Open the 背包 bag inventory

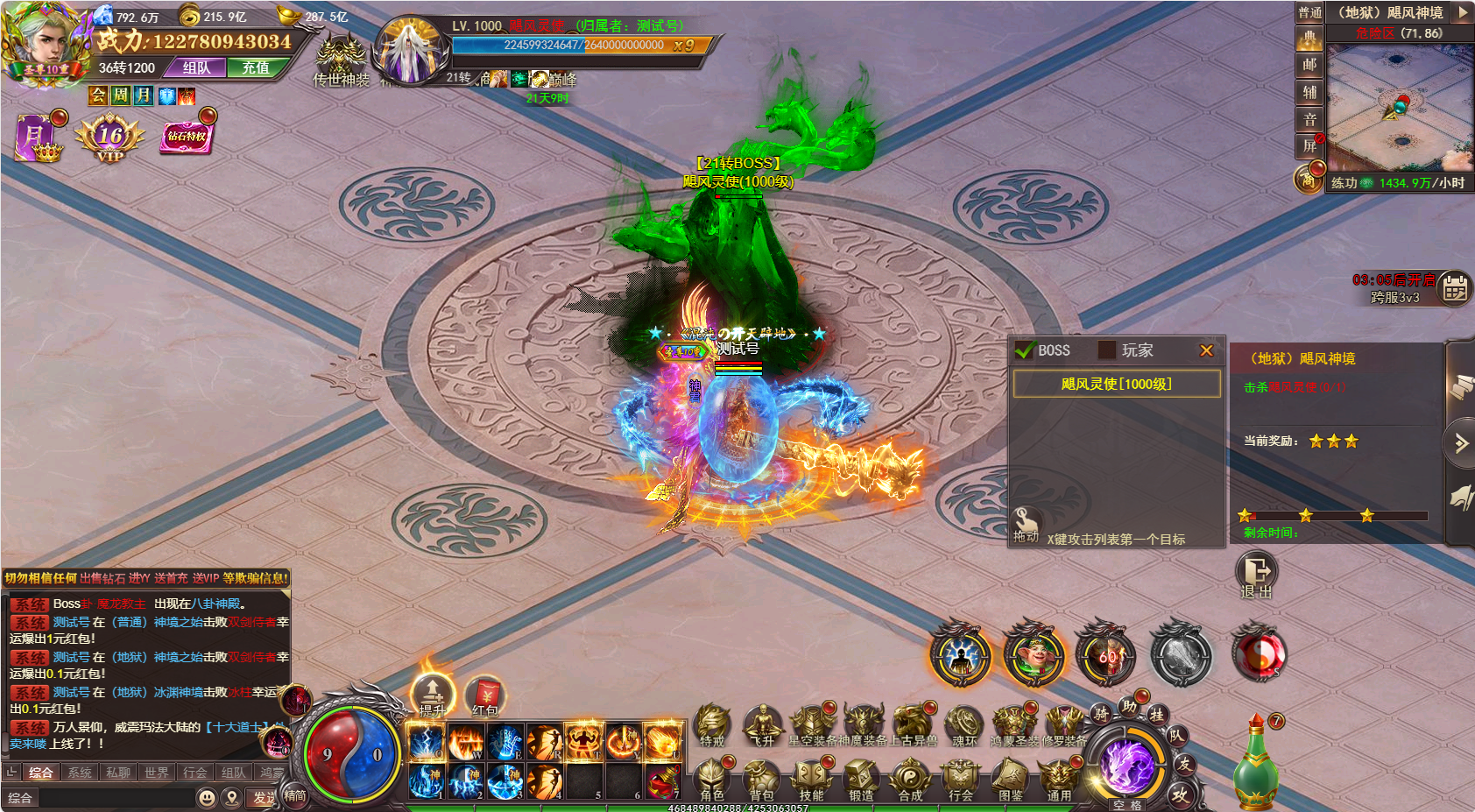pyautogui.click(x=761, y=779)
